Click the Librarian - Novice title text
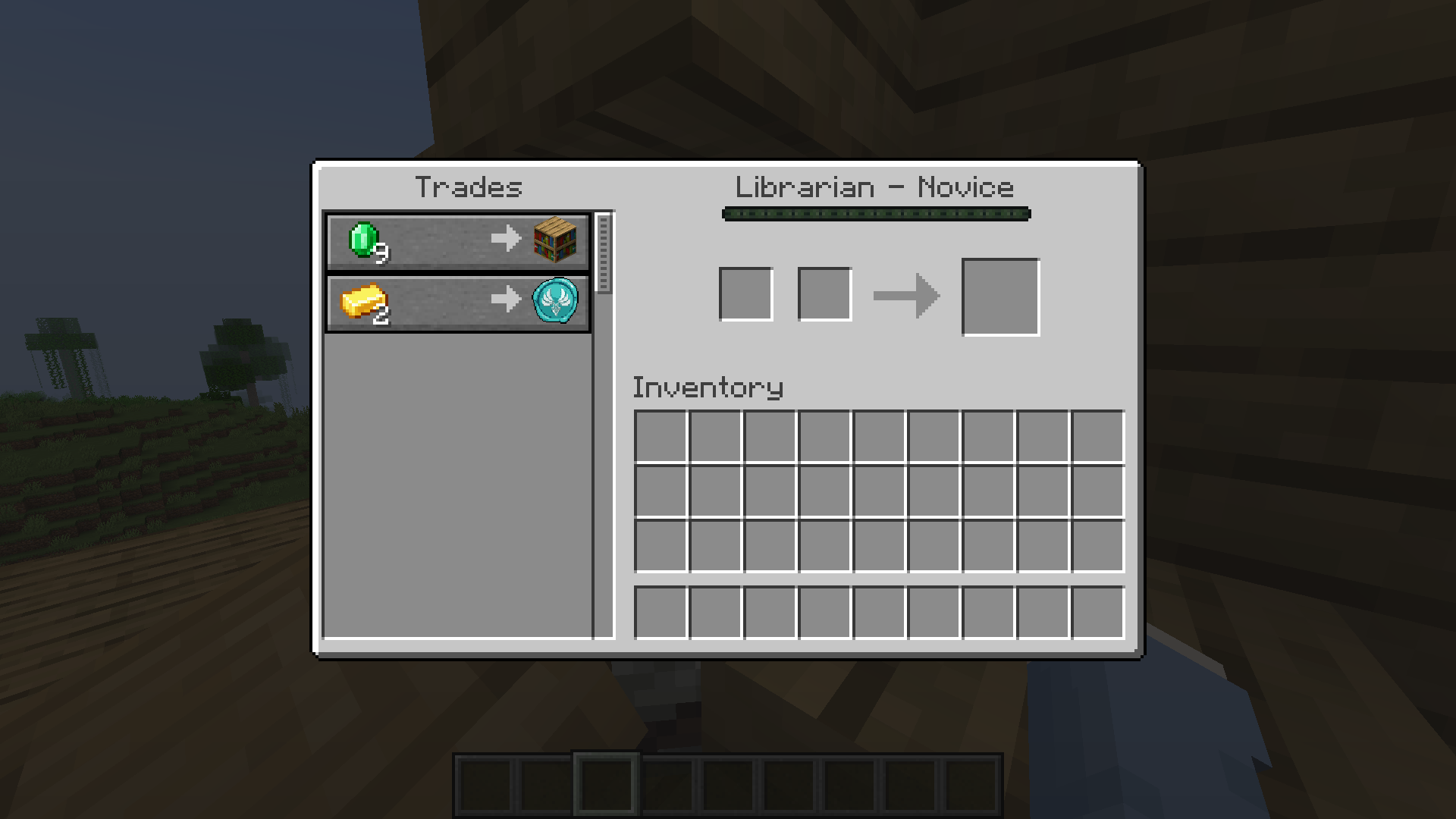Screen dimensions: 1456x819 coord(875,187)
